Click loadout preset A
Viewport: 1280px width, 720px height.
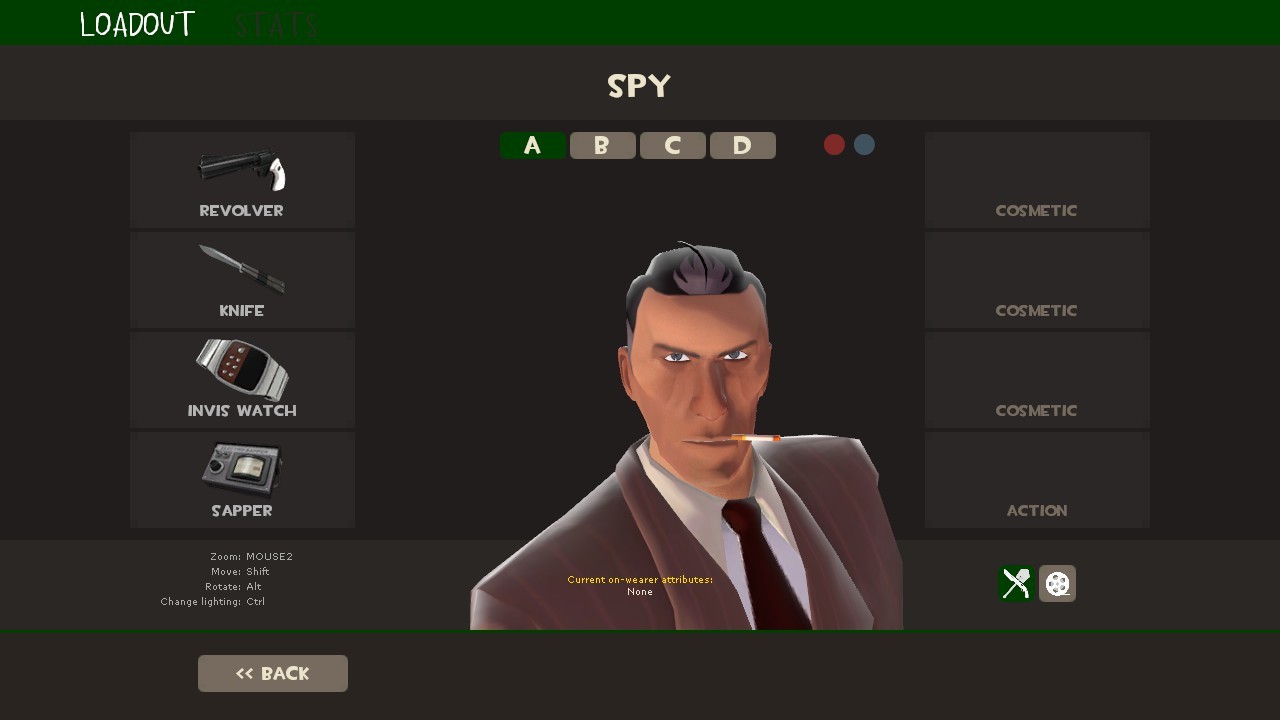coord(532,145)
